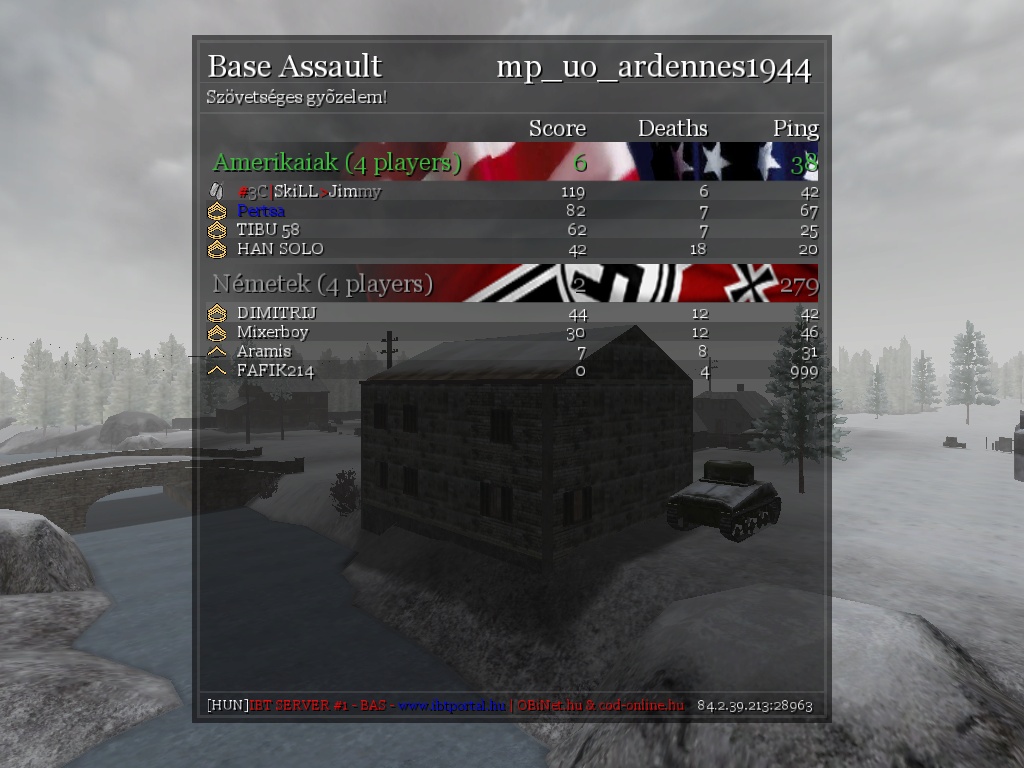
Task: Select the HAN SOLO scoreboard row
Action: pos(280,248)
